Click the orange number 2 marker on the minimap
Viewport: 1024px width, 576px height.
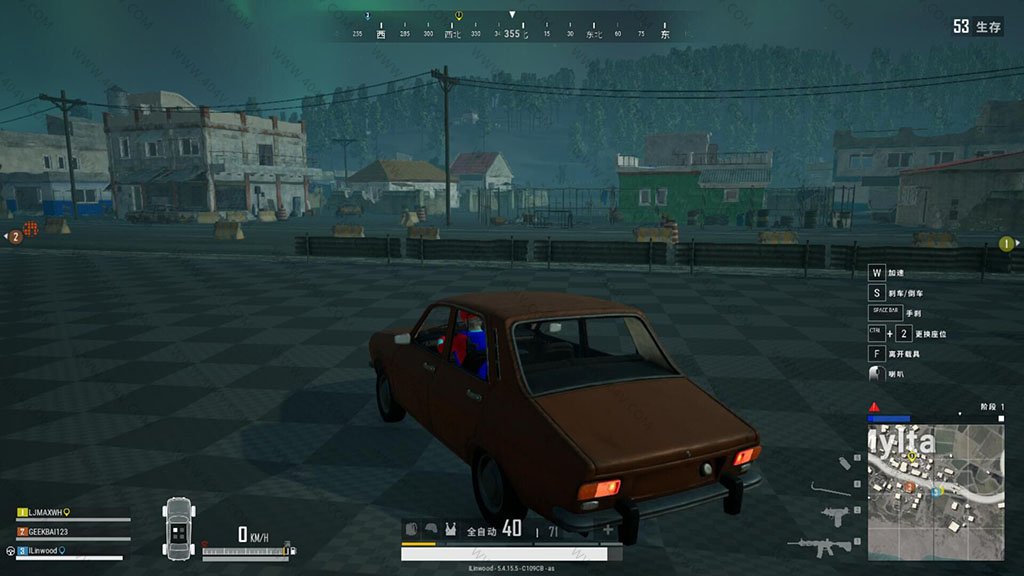coord(910,487)
